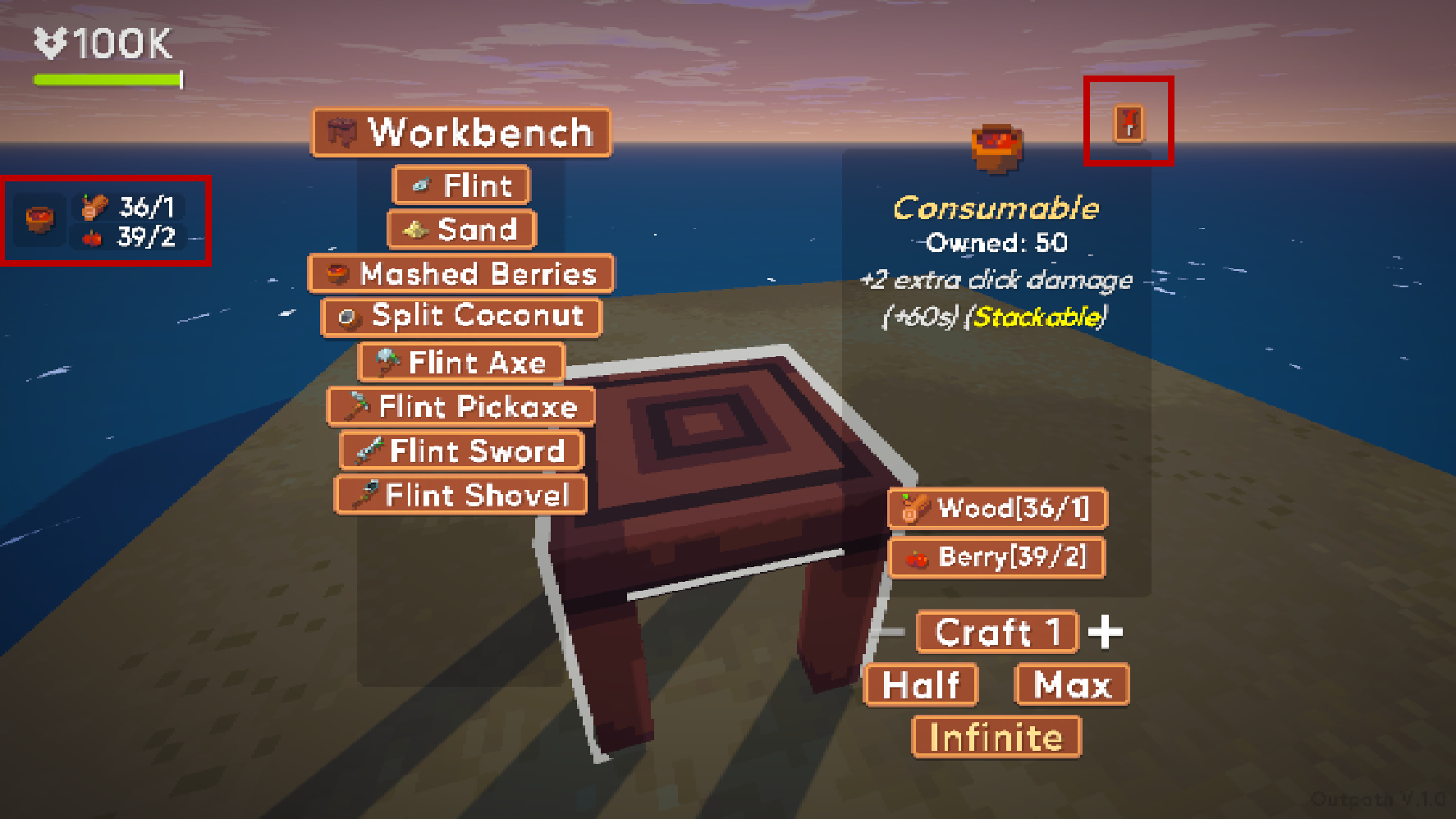The image size is (1456, 819).
Task: Click the Workbench header's bench icon
Action: pyautogui.click(x=341, y=131)
